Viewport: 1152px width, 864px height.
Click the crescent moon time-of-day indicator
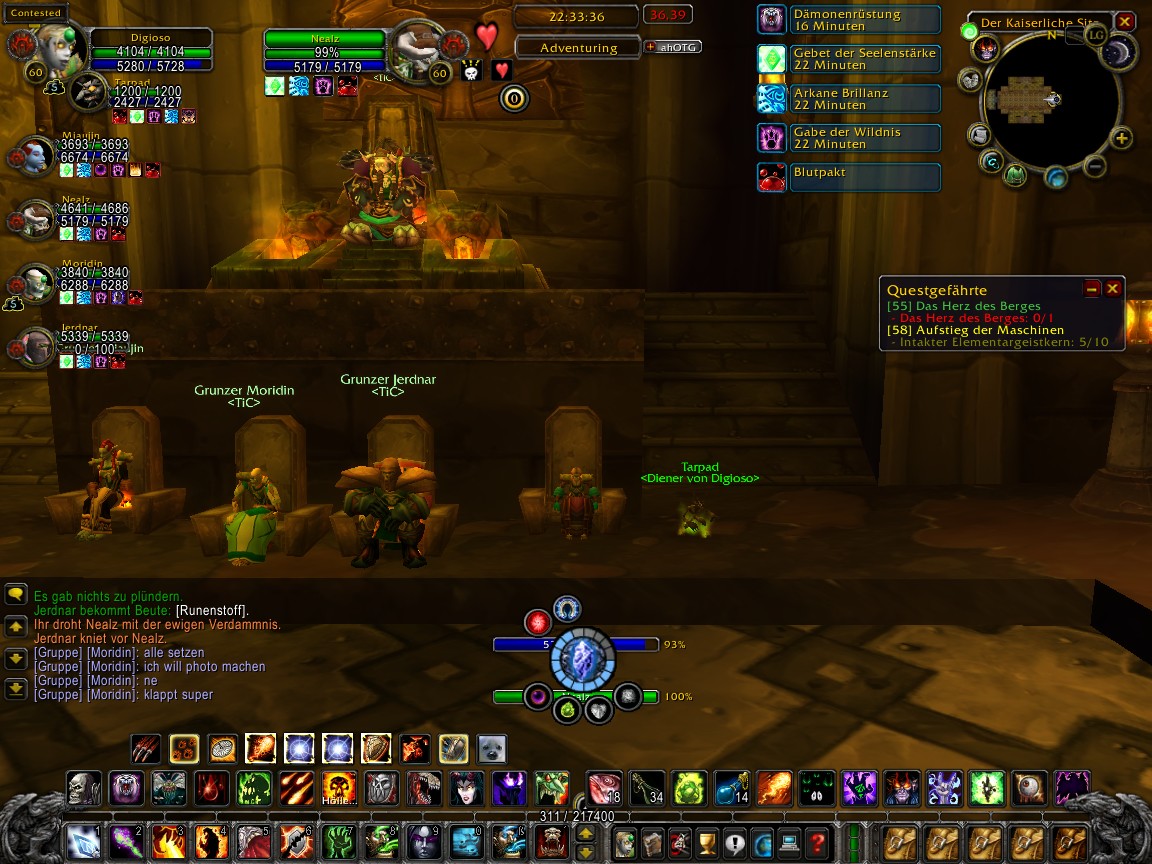tap(1120, 52)
